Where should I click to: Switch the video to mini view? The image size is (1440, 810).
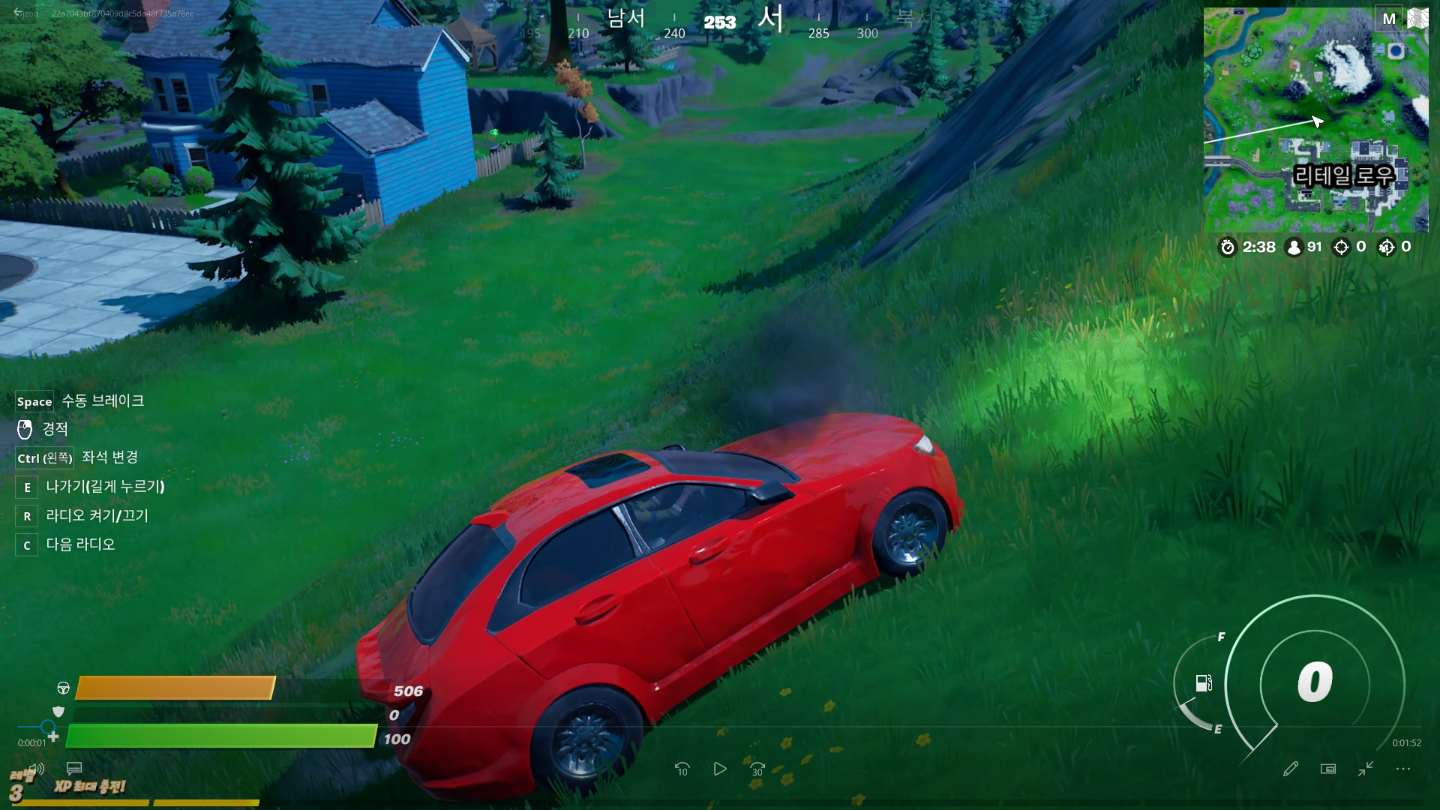[1328, 769]
